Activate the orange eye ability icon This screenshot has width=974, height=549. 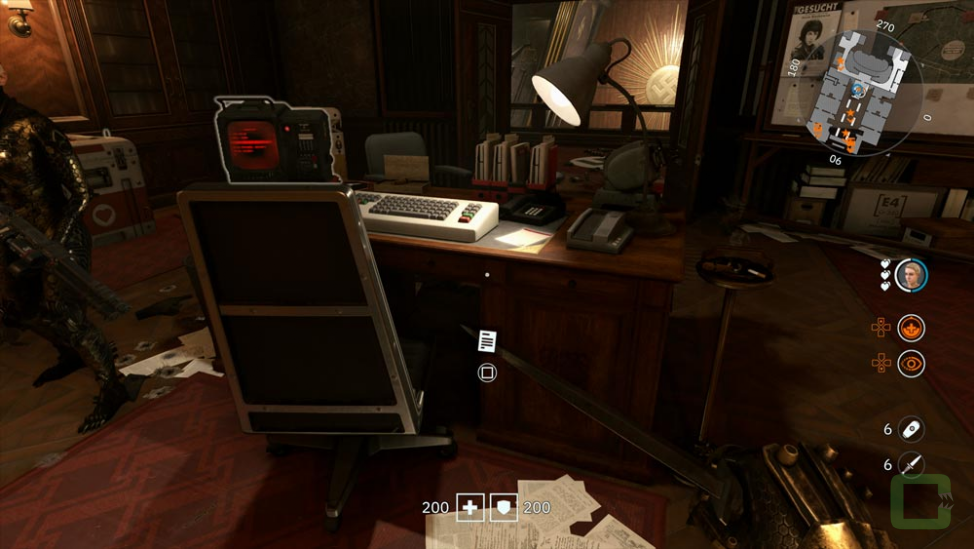(910, 364)
